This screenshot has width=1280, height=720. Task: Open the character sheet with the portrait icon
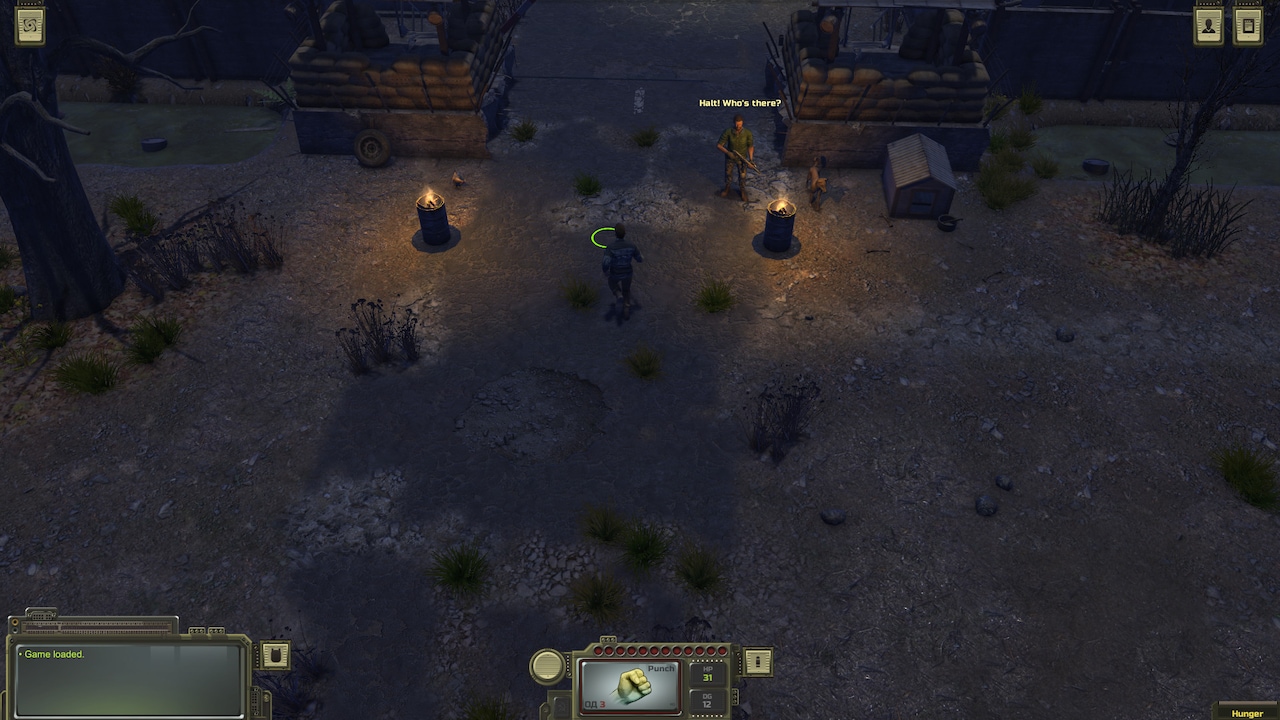tap(1207, 25)
